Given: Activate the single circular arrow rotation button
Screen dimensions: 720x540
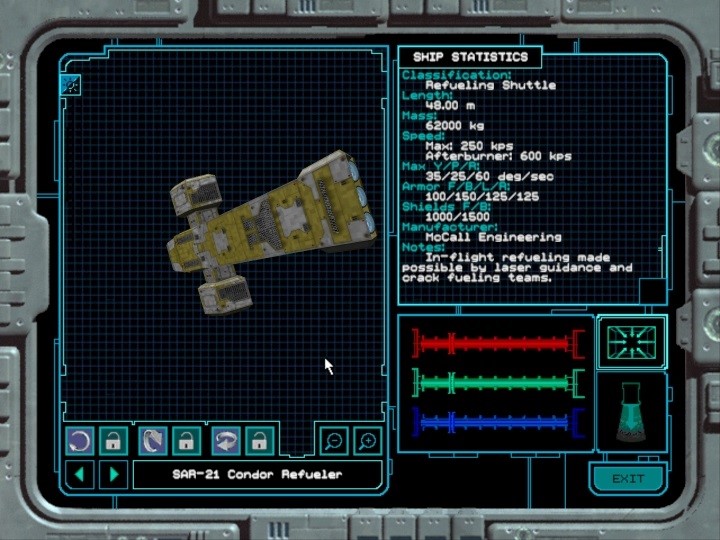Looking at the screenshot, I should (80, 440).
